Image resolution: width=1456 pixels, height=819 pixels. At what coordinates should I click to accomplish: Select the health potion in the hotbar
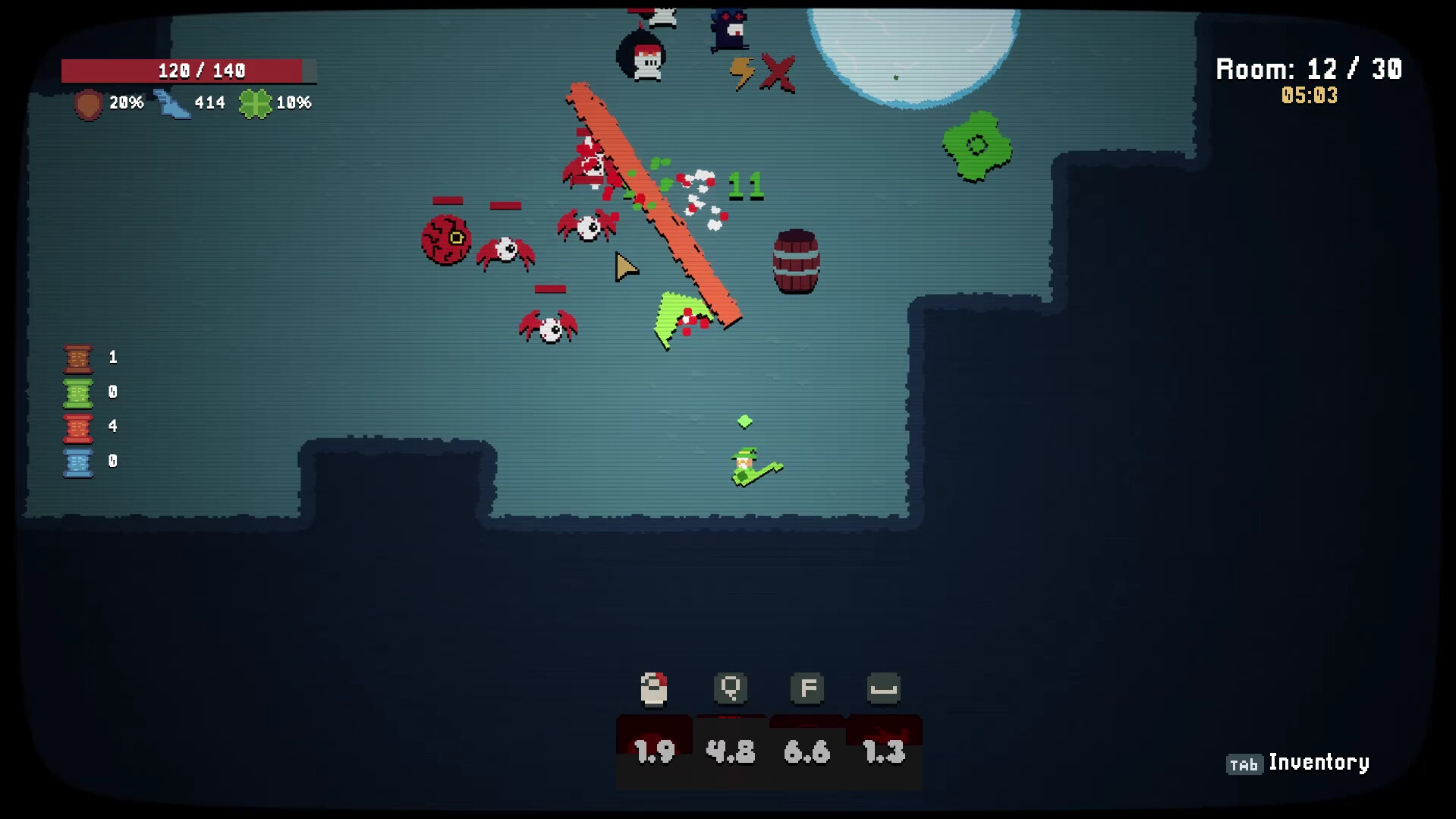653,689
